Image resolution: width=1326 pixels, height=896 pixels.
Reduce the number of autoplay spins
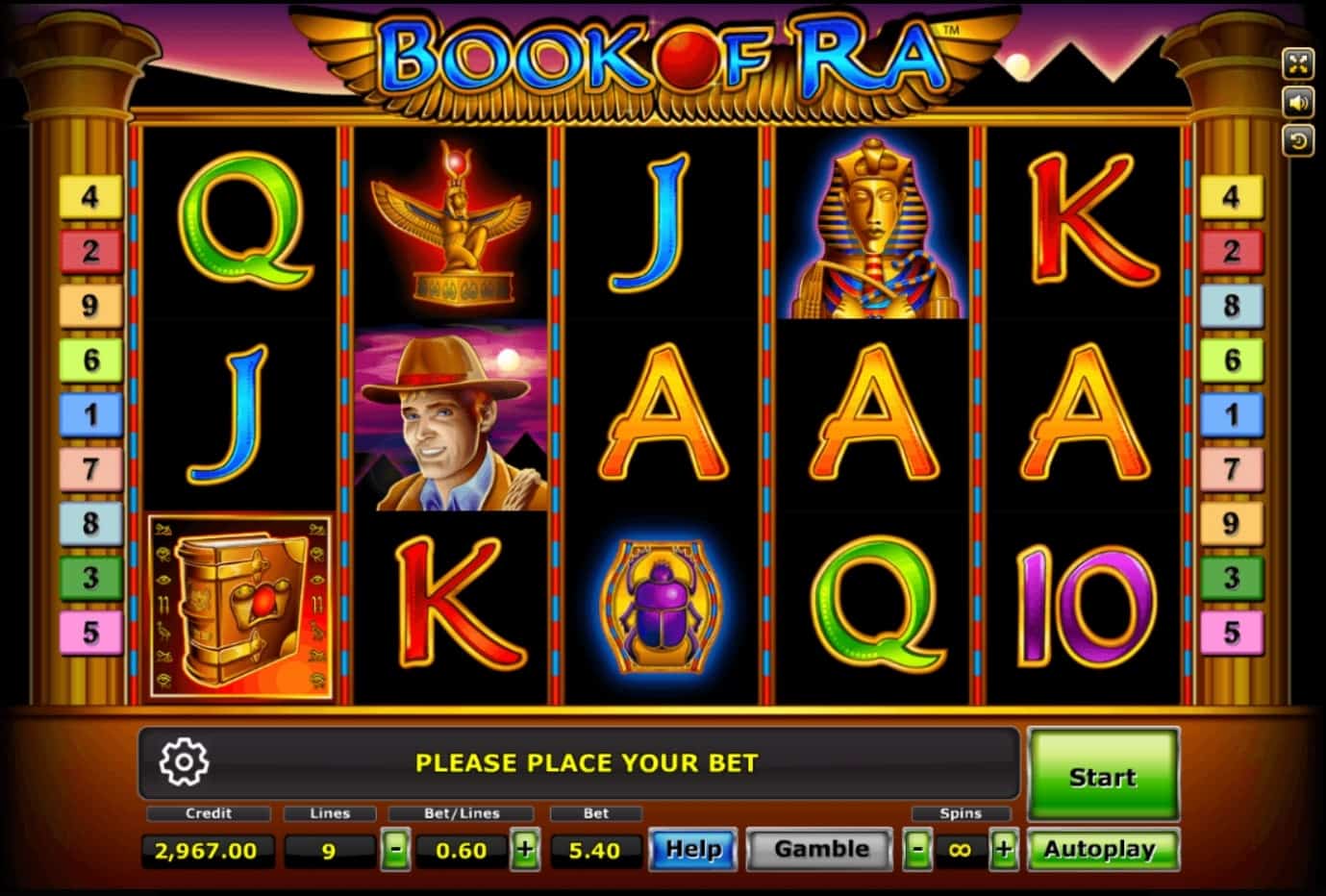(918, 850)
